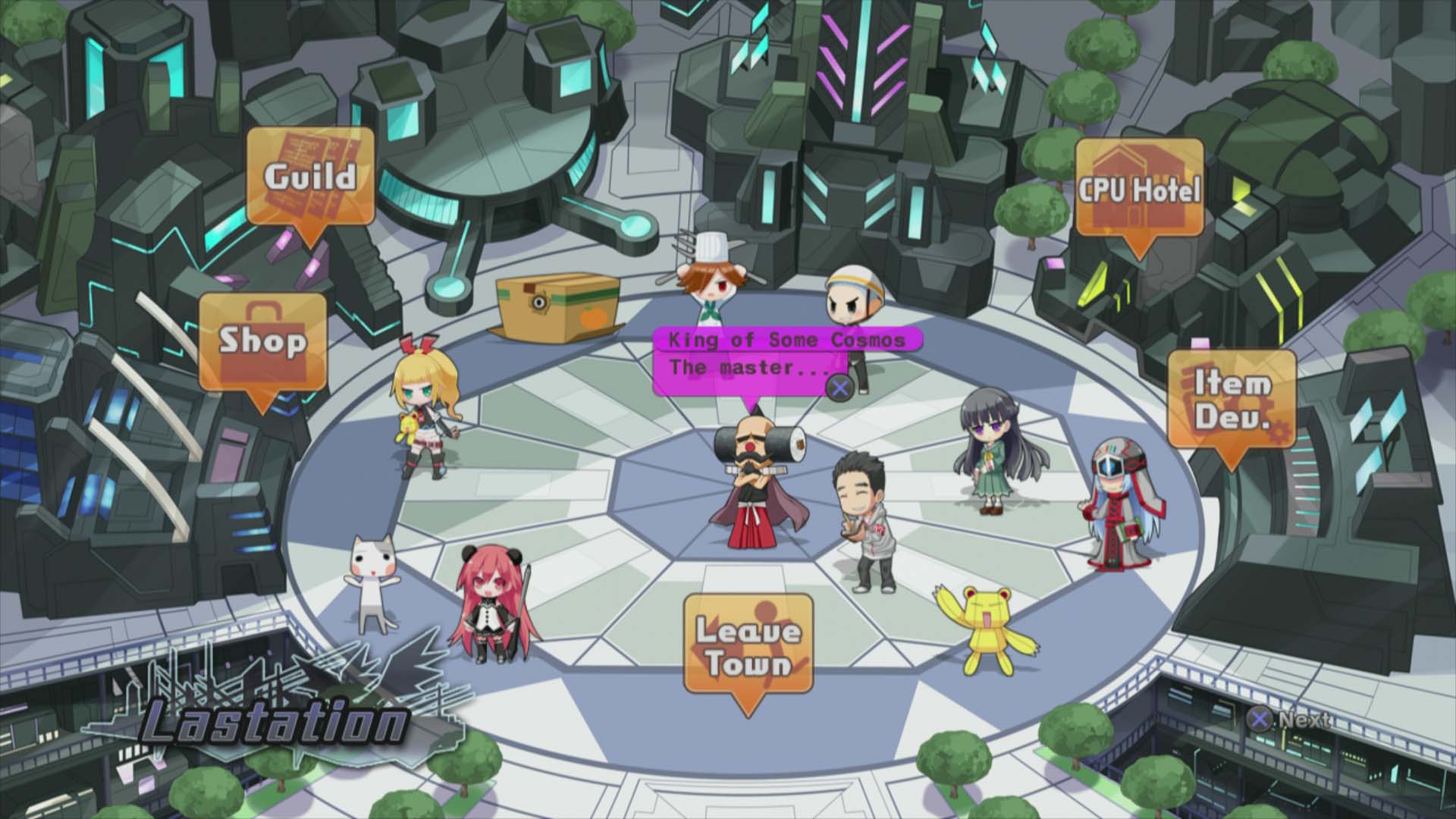Open the Guild signpost menu
This screenshot has width=1456, height=819.
coord(310,176)
